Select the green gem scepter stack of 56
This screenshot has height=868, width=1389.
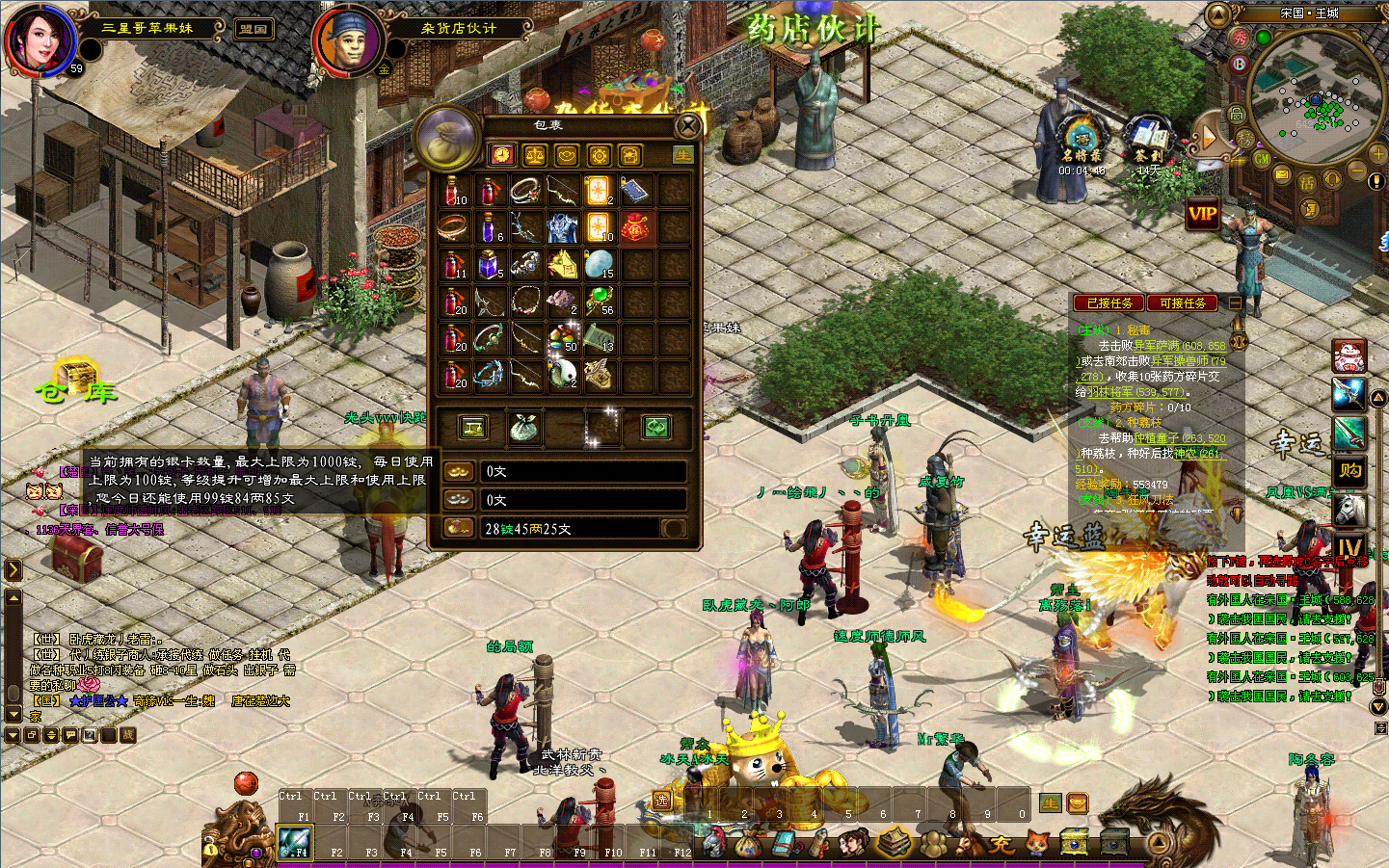pos(599,301)
